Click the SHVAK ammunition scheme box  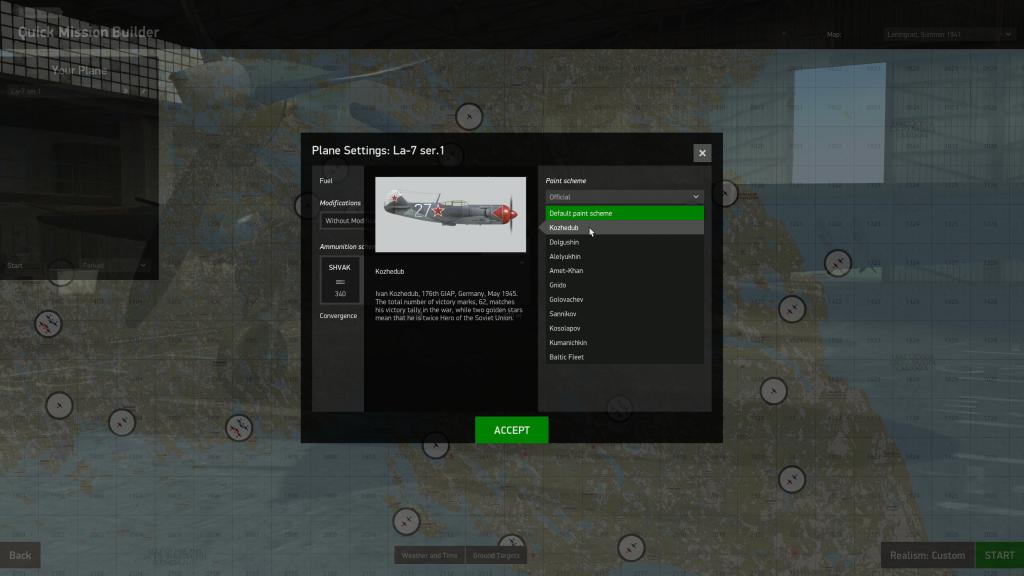[340, 280]
